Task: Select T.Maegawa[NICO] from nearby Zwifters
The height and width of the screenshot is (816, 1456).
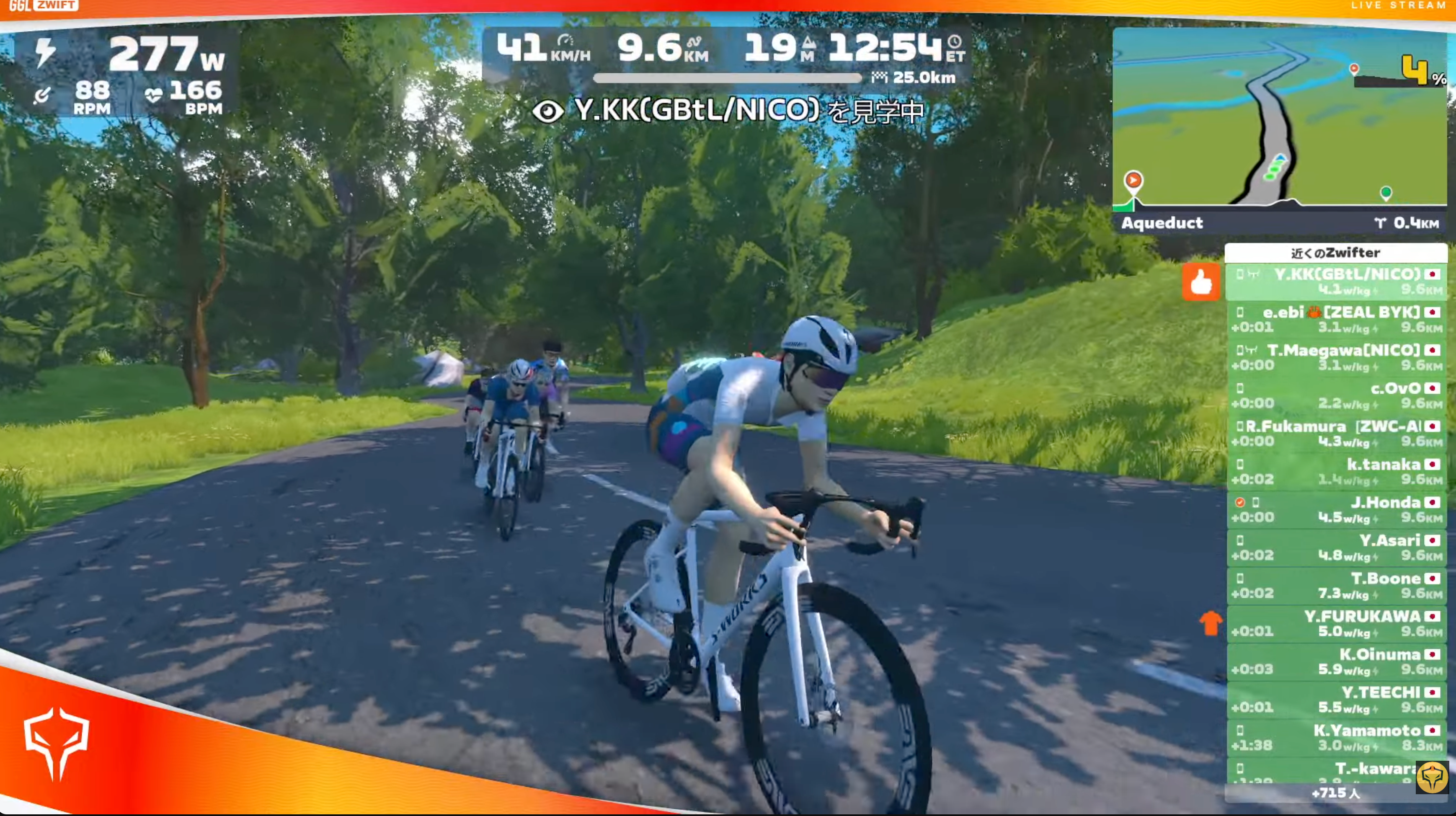Action: coord(1336,357)
